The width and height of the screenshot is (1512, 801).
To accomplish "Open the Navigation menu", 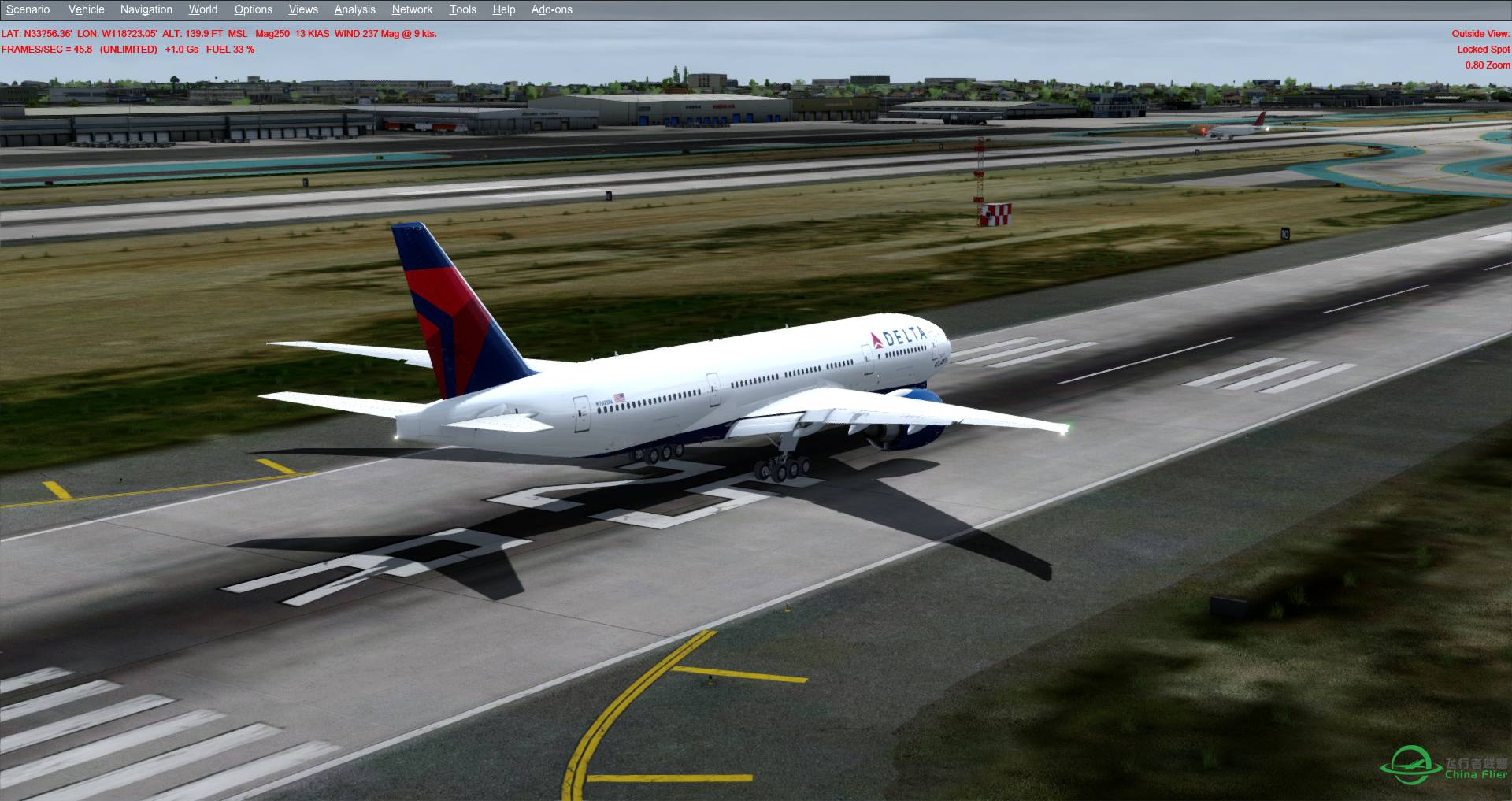I will point(145,9).
